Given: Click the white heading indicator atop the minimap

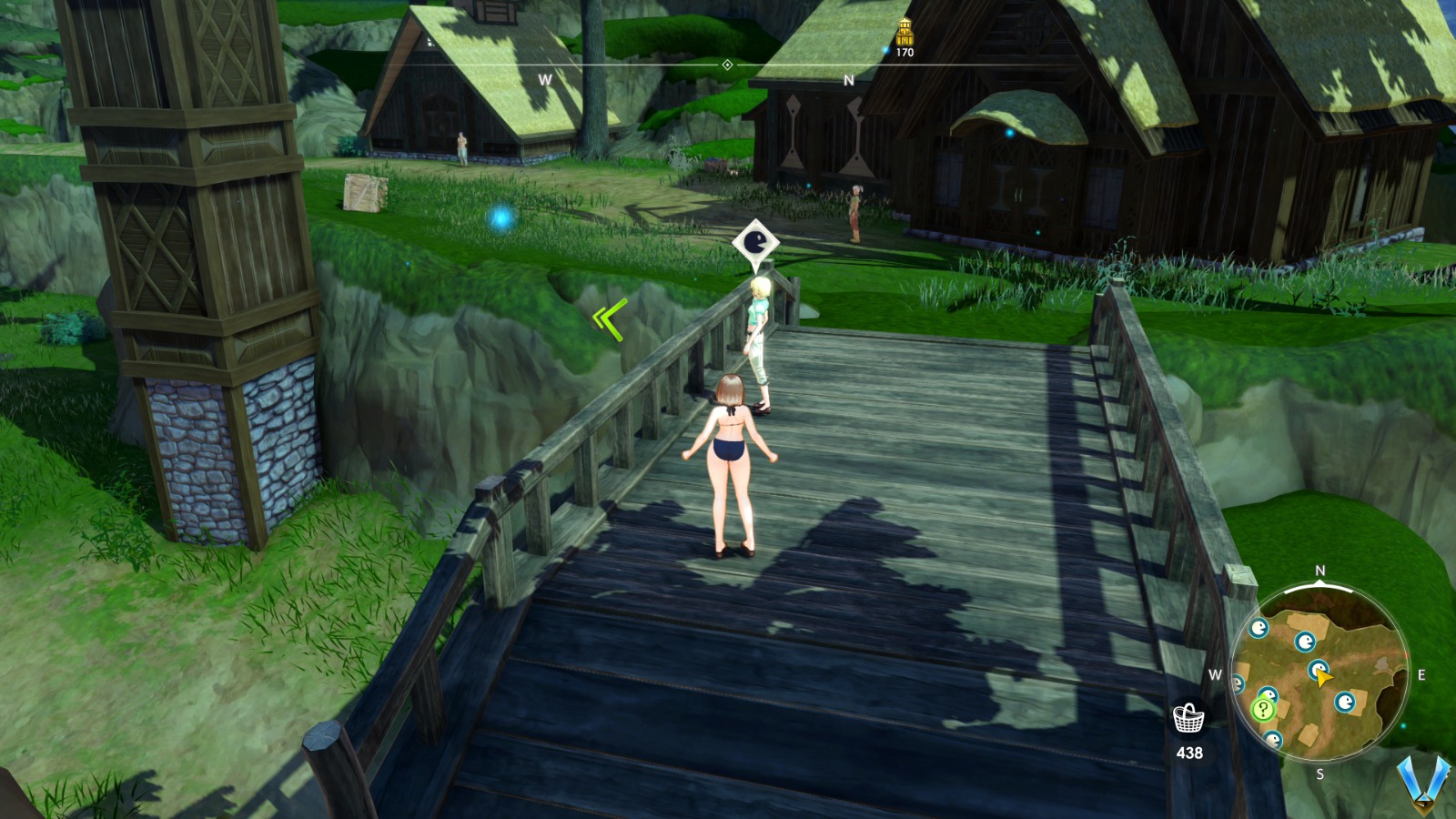Looking at the screenshot, I should tap(1319, 584).
